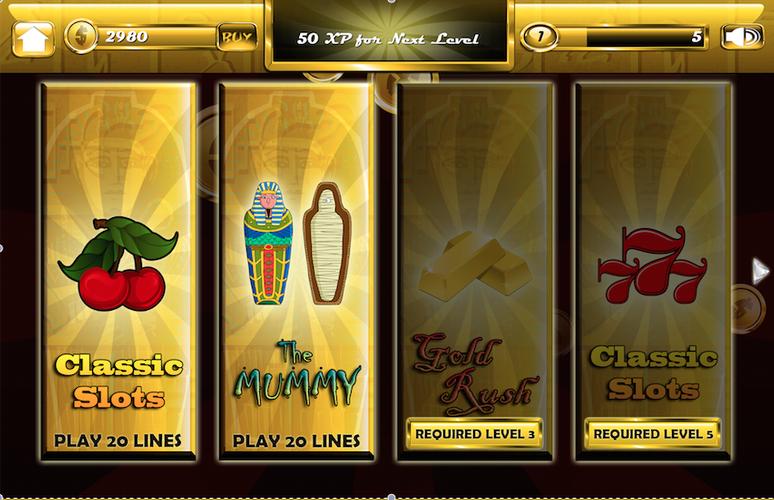Show next machines with right arrow
Screen dimensions: 774x500
click(x=760, y=269)
